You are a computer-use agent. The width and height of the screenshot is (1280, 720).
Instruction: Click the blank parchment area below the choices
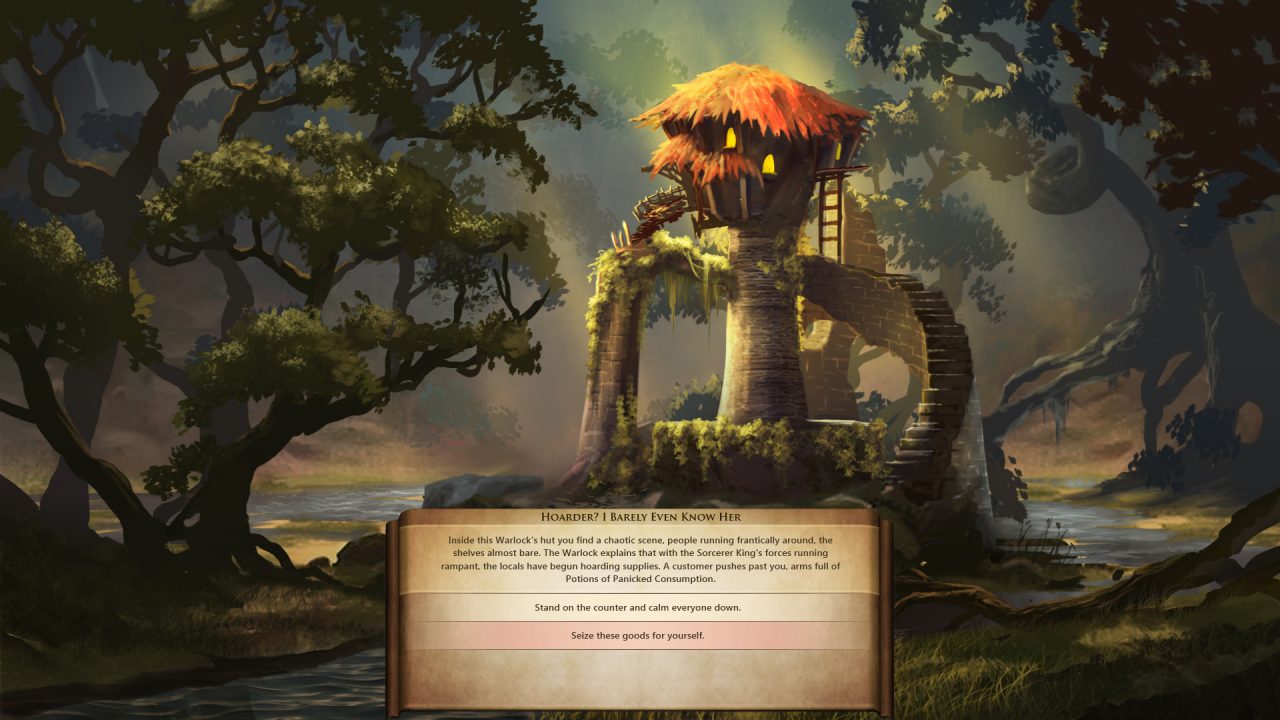(640, 675)
